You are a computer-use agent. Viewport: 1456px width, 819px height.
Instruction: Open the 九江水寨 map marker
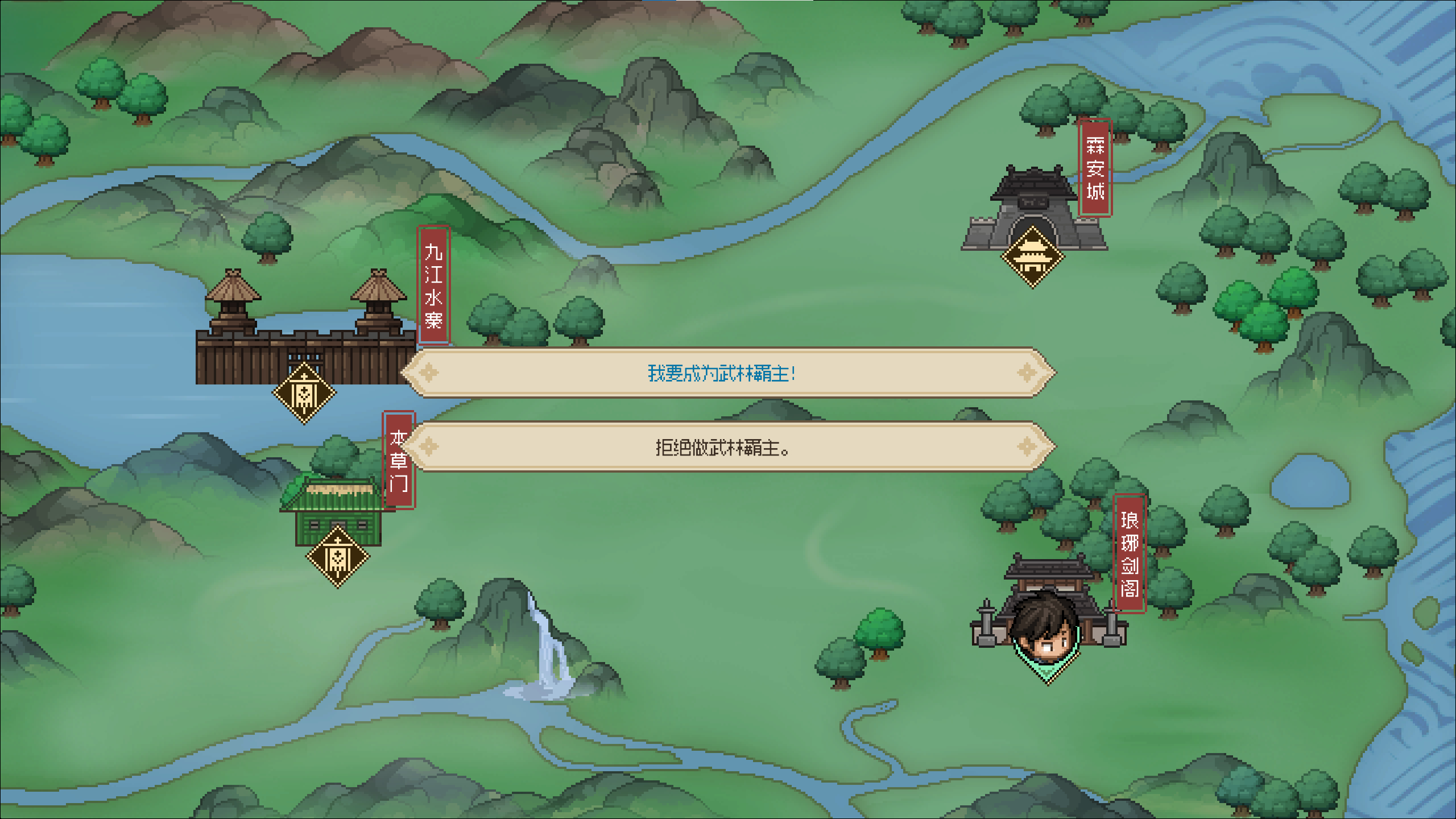pos(304,393)
